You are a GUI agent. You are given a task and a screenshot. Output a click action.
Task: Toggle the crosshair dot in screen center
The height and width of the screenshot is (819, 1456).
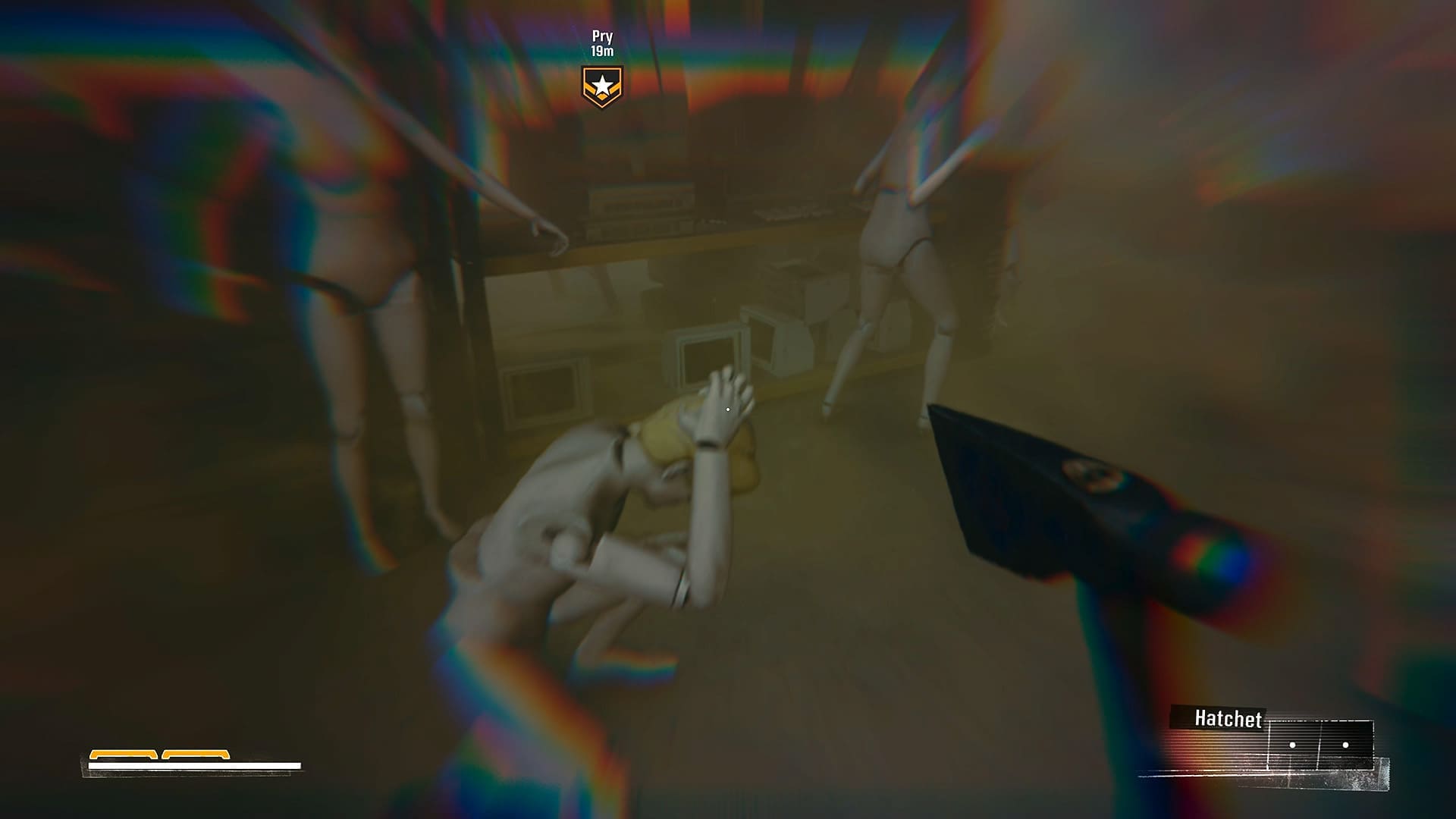point(728,409)
